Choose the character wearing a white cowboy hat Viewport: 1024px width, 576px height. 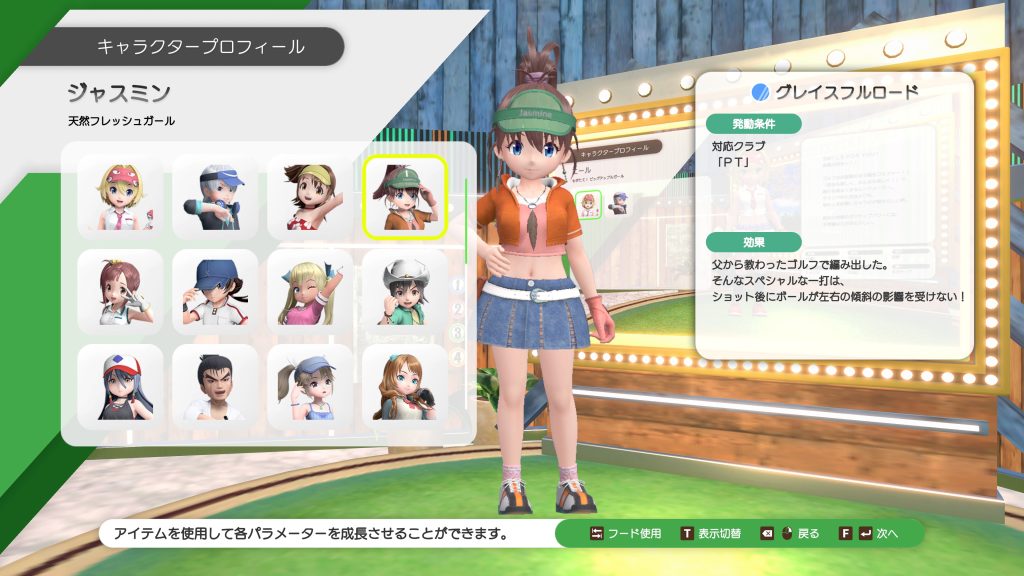coord(405,291)
